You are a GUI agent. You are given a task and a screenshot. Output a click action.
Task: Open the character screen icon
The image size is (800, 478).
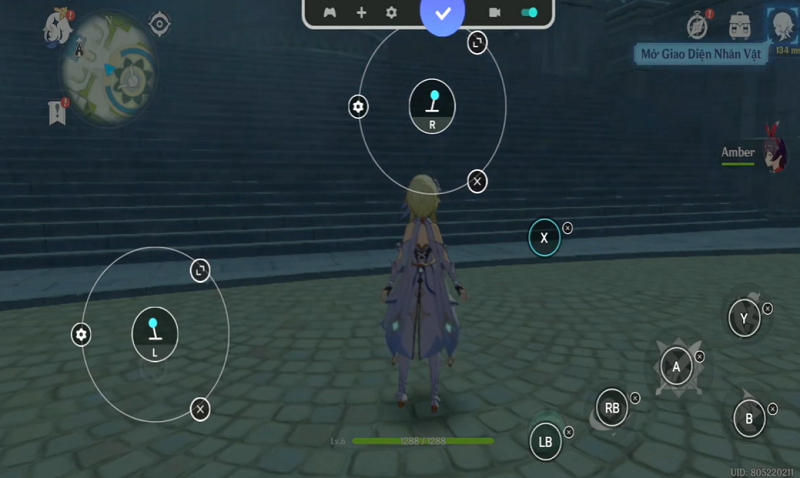[781, 24]
